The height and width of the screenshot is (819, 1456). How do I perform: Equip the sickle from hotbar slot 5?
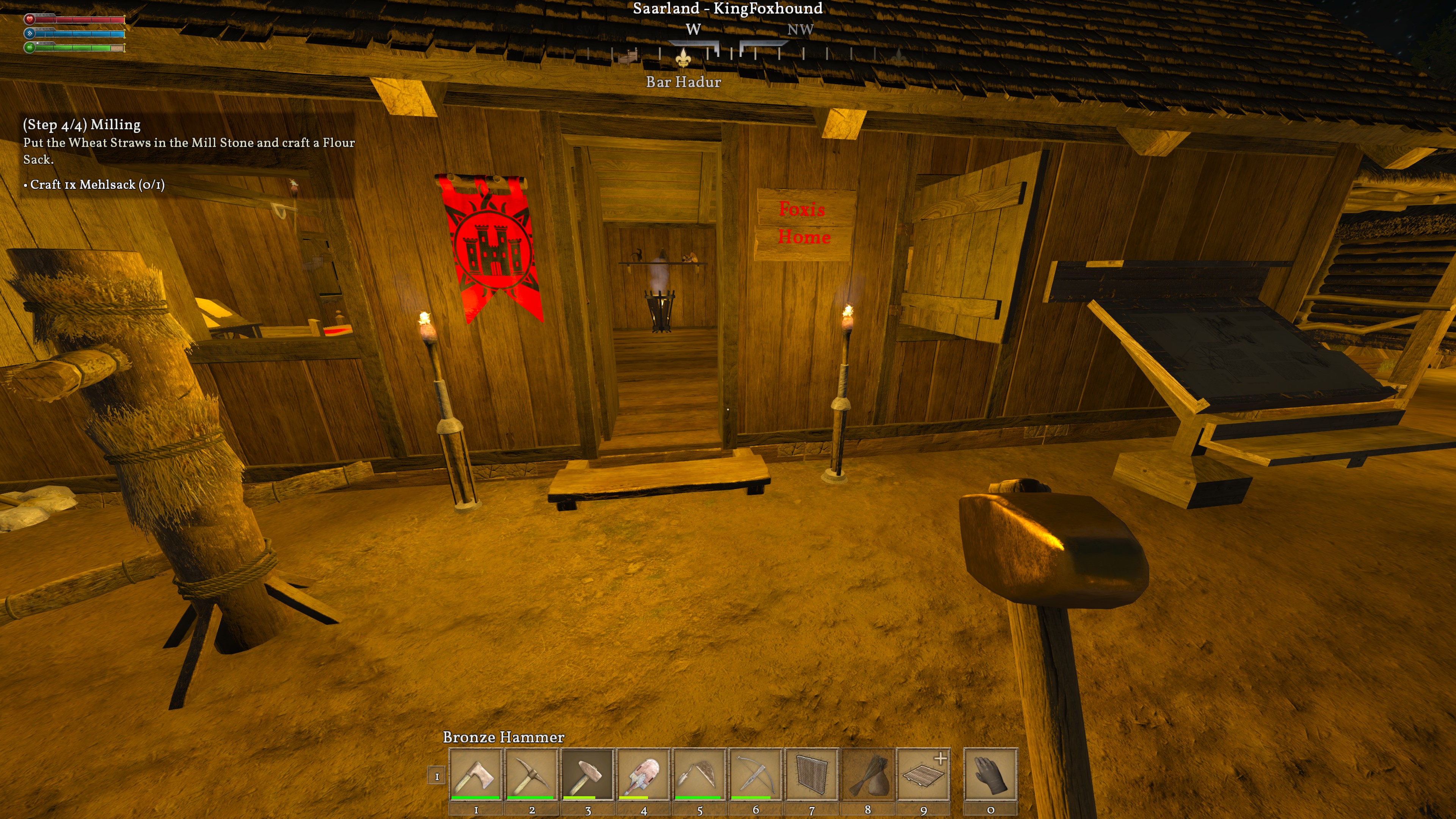(x=699, y=774)
